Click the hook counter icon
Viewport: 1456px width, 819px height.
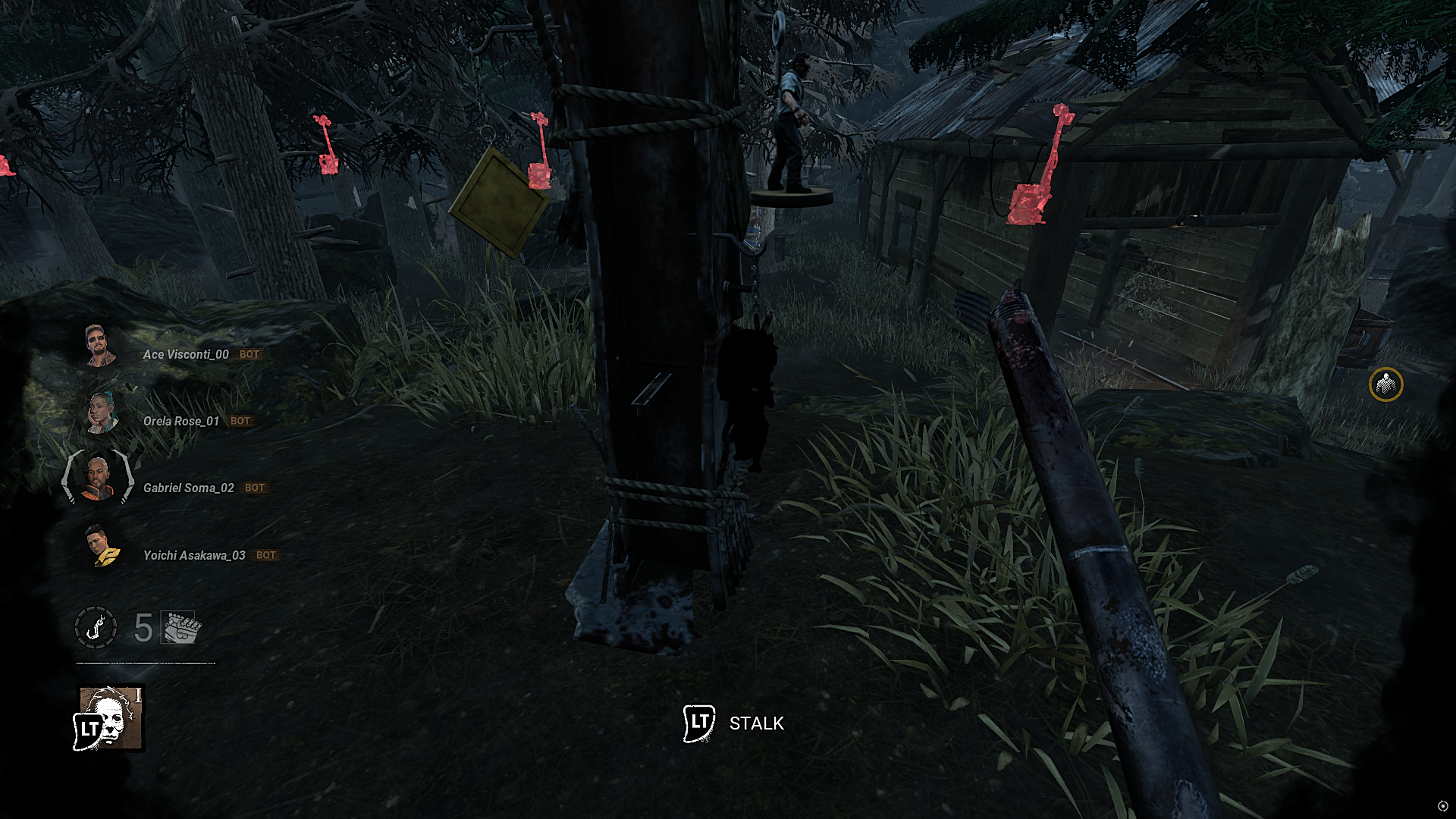point(96,628)
